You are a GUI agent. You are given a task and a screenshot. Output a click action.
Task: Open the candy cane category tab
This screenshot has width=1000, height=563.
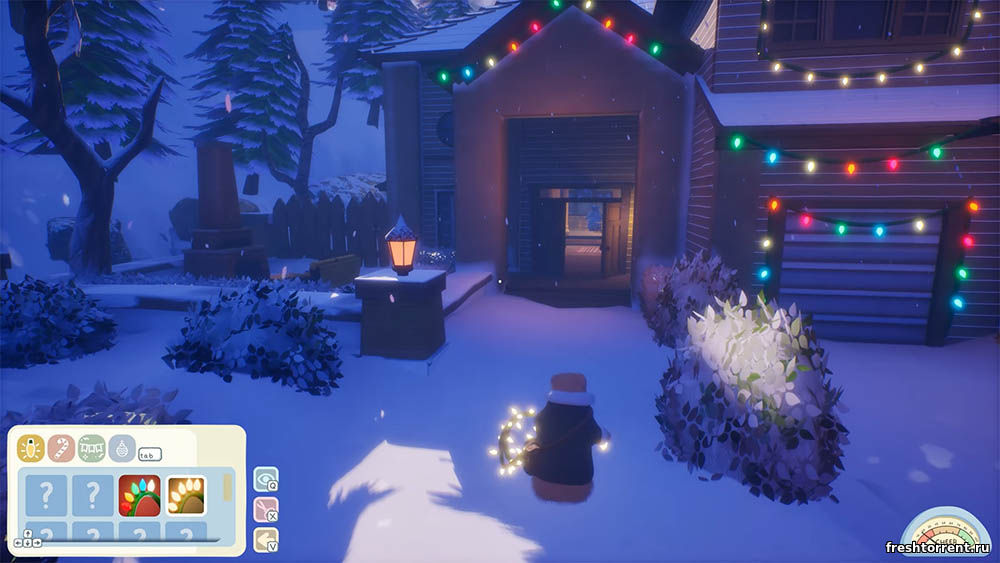[61, 449]
